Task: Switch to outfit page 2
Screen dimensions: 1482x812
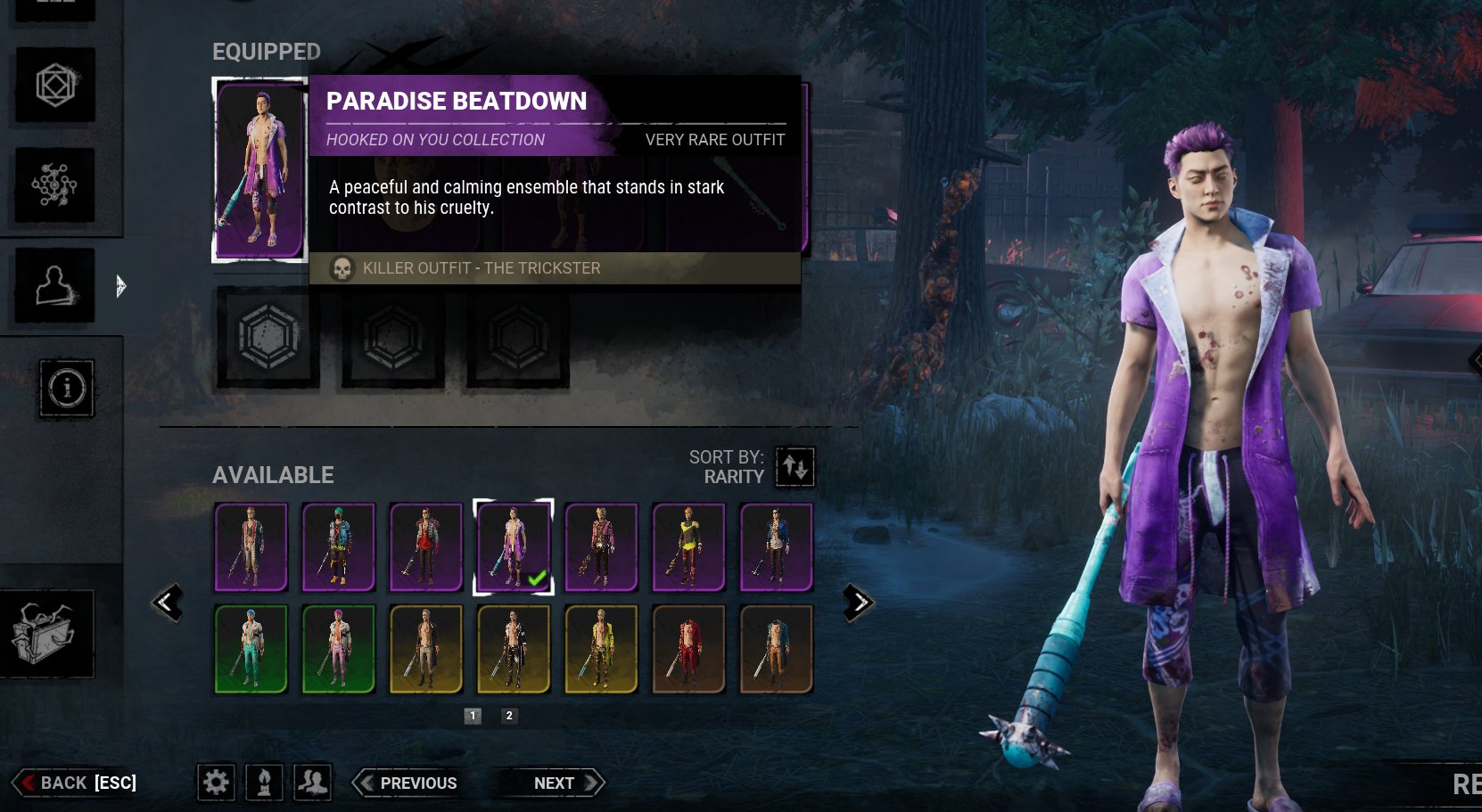Action: tap(508, 715)
